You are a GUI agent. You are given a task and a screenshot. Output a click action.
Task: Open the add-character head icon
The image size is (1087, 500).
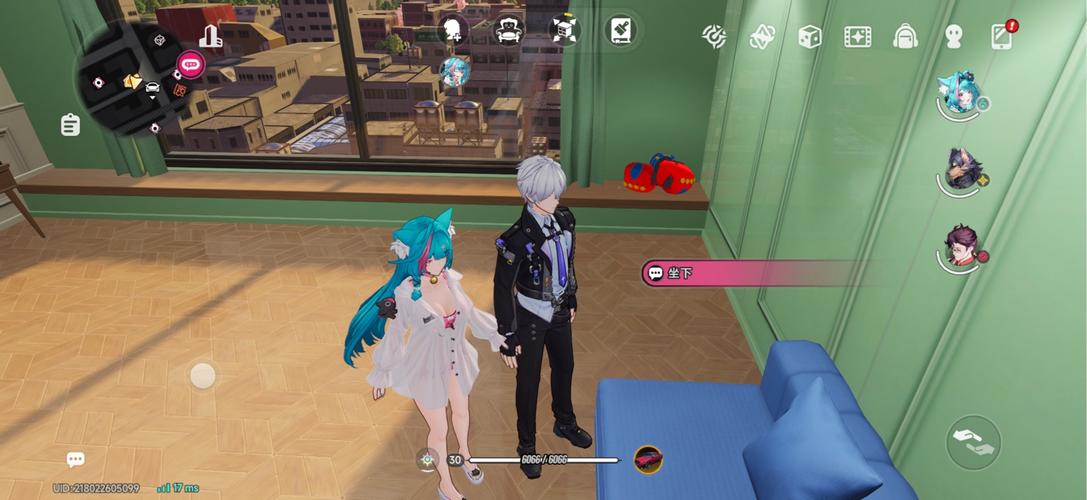pos(453,30)
